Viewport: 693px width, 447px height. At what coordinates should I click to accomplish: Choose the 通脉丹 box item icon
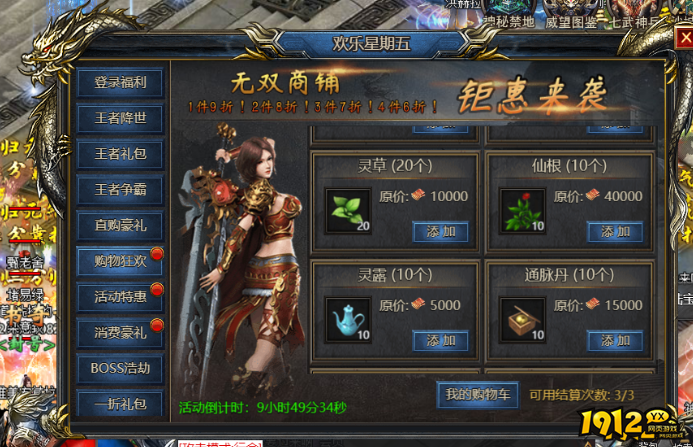point(522,319)
